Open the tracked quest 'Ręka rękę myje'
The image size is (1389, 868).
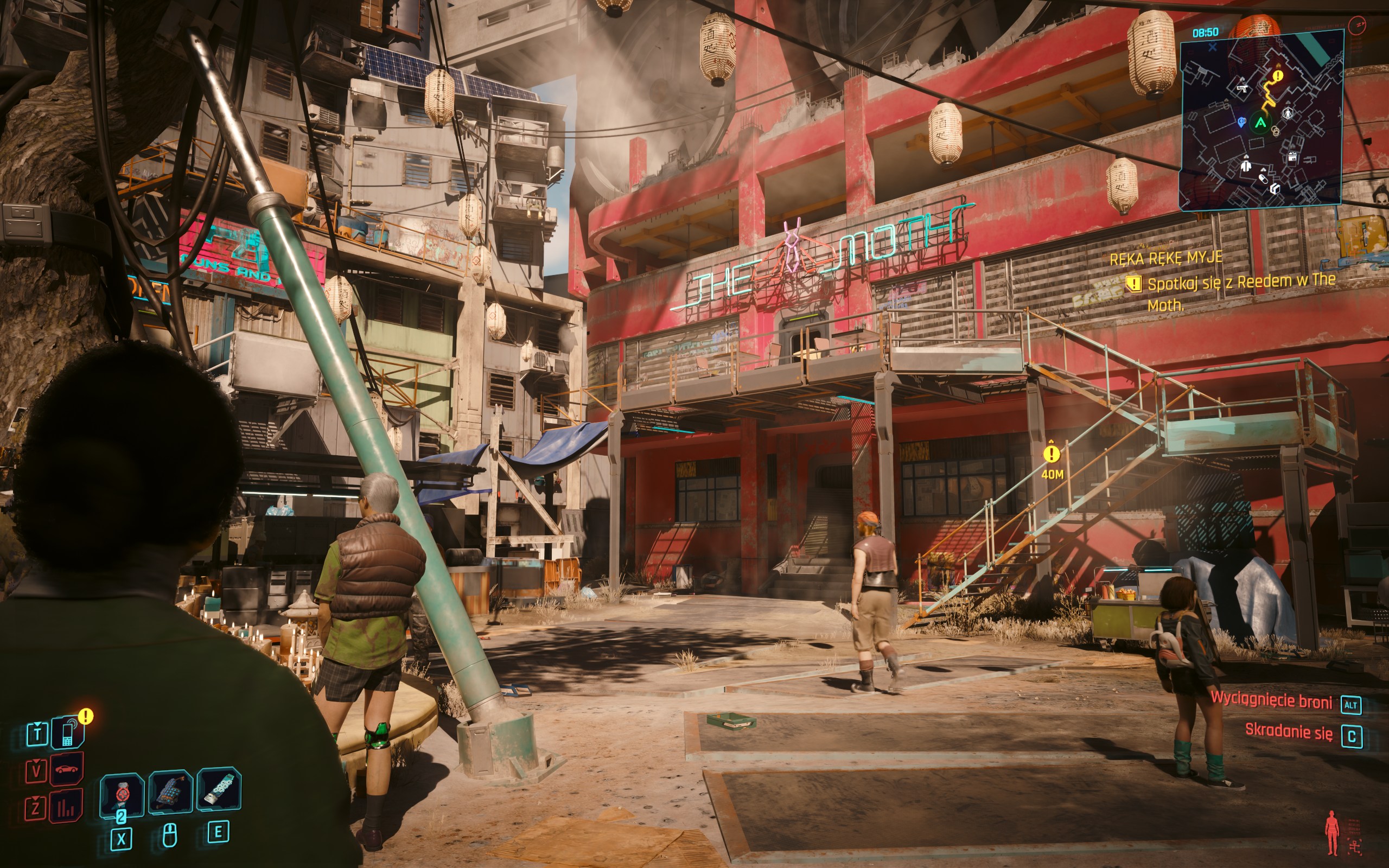point(1165,258)
